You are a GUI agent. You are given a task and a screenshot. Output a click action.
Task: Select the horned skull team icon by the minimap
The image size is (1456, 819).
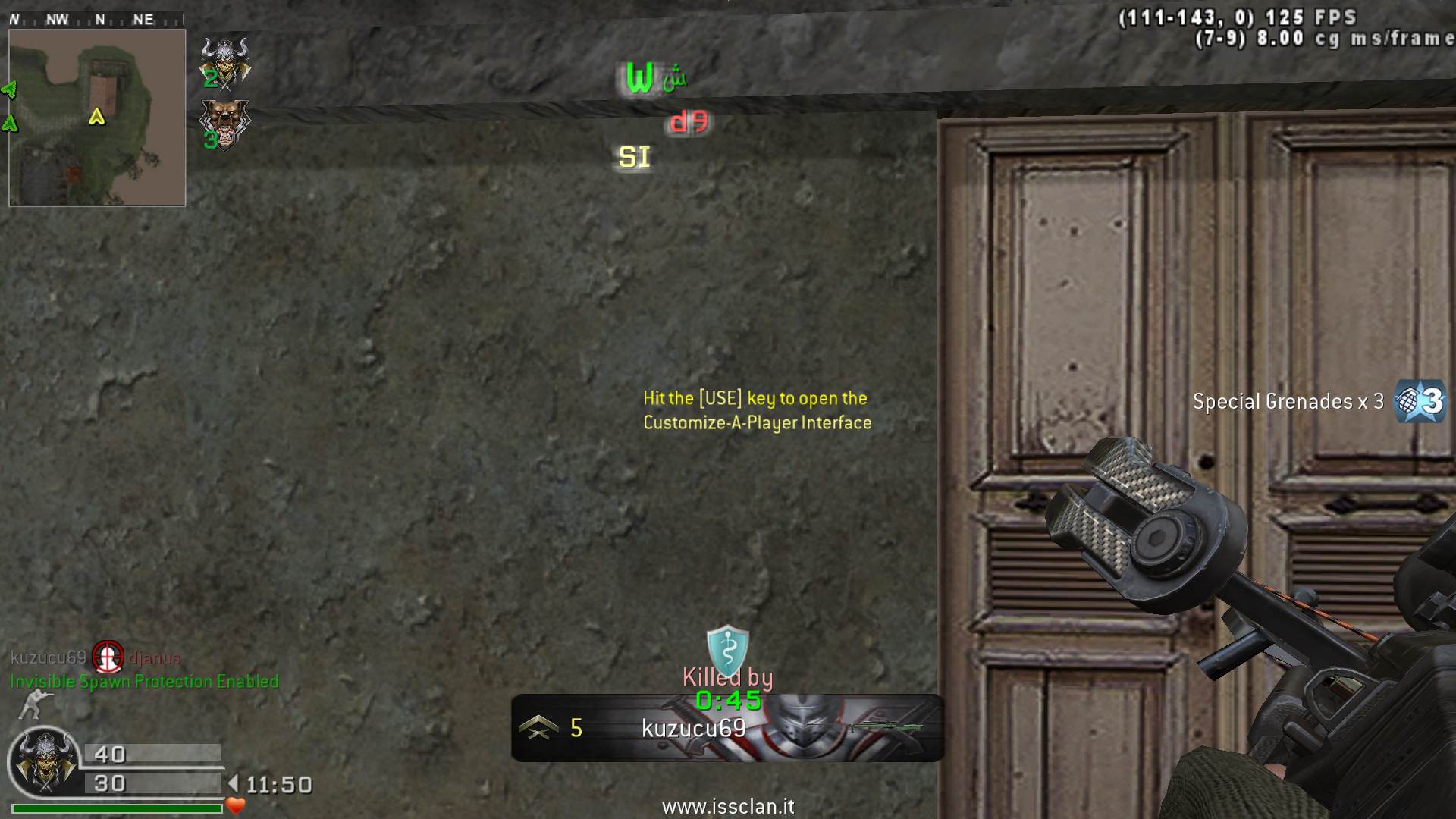pos(225,61)
